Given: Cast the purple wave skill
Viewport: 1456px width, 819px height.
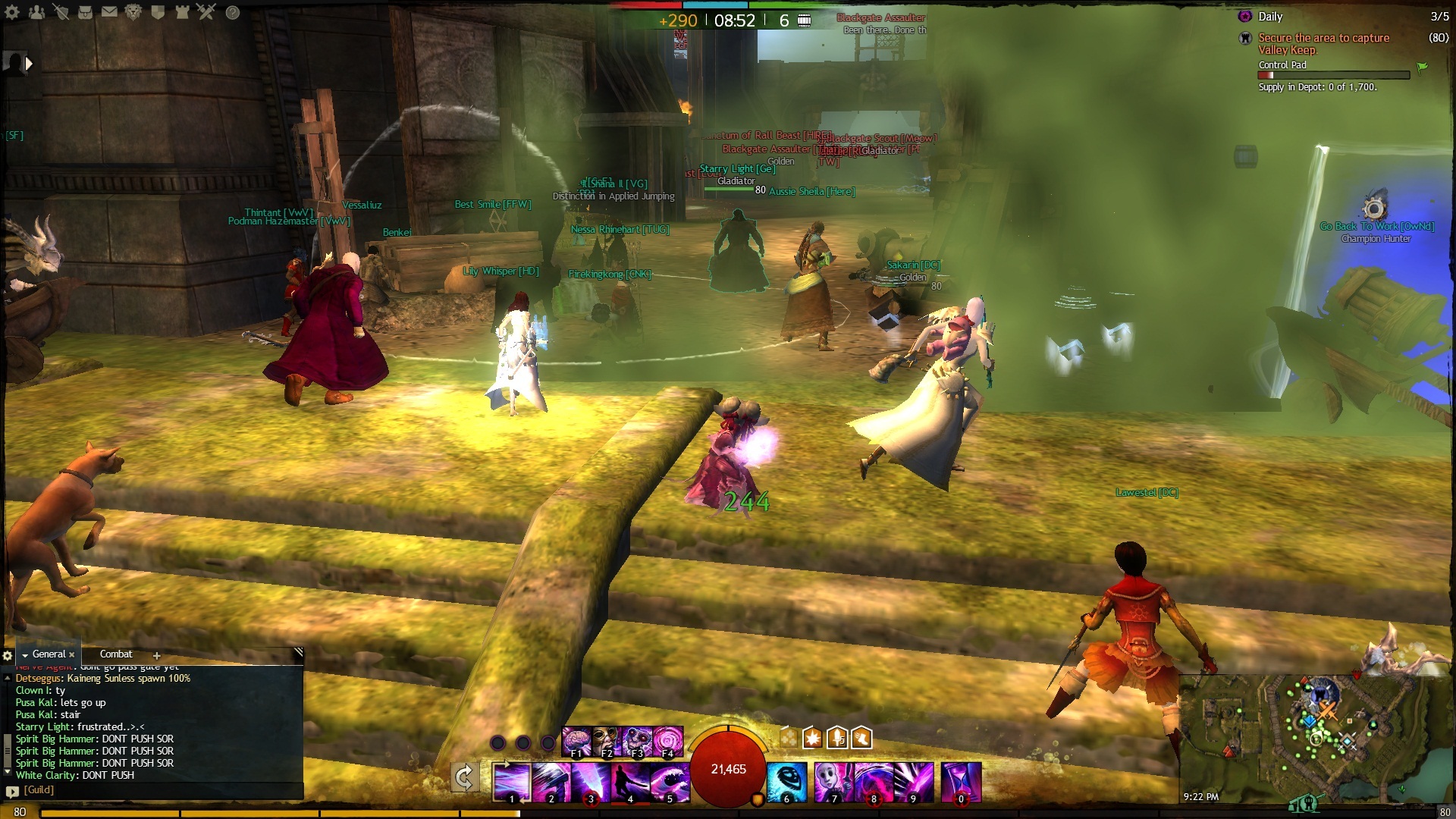Looking at the screenshot, I should tap(670, 781).
